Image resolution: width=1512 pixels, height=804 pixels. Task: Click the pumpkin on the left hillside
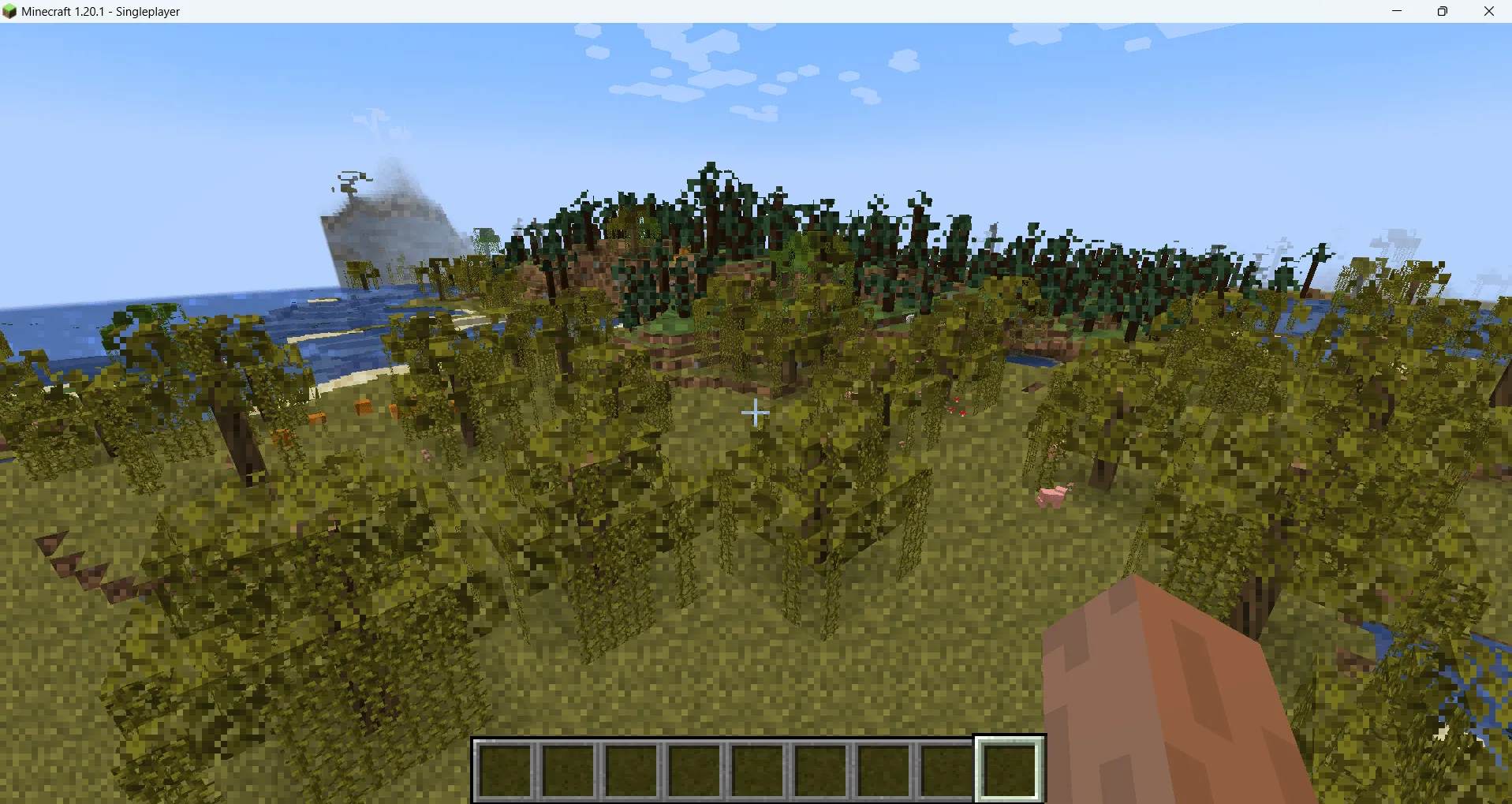point(363,406)
